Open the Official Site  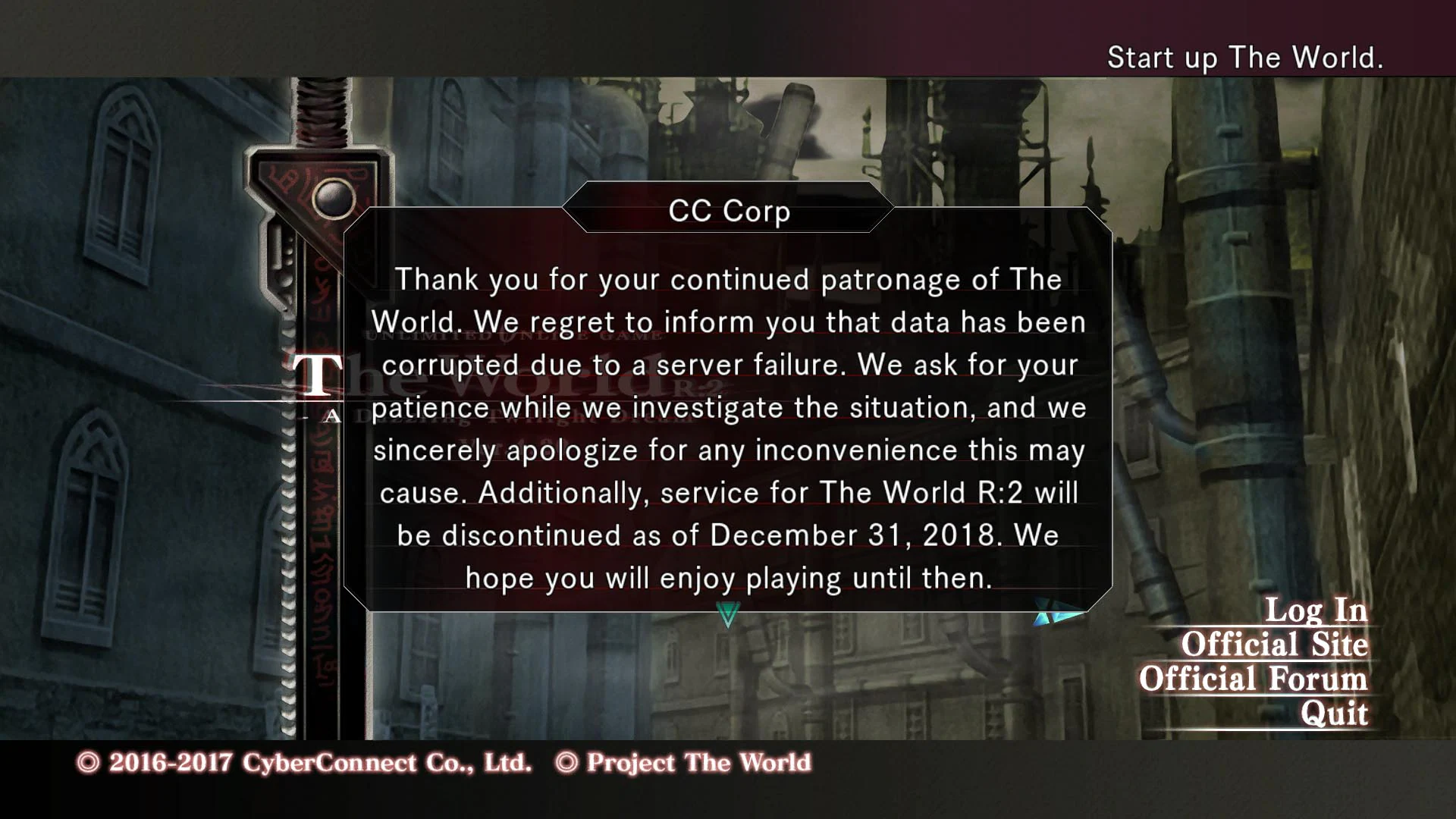pos(1276,645)
